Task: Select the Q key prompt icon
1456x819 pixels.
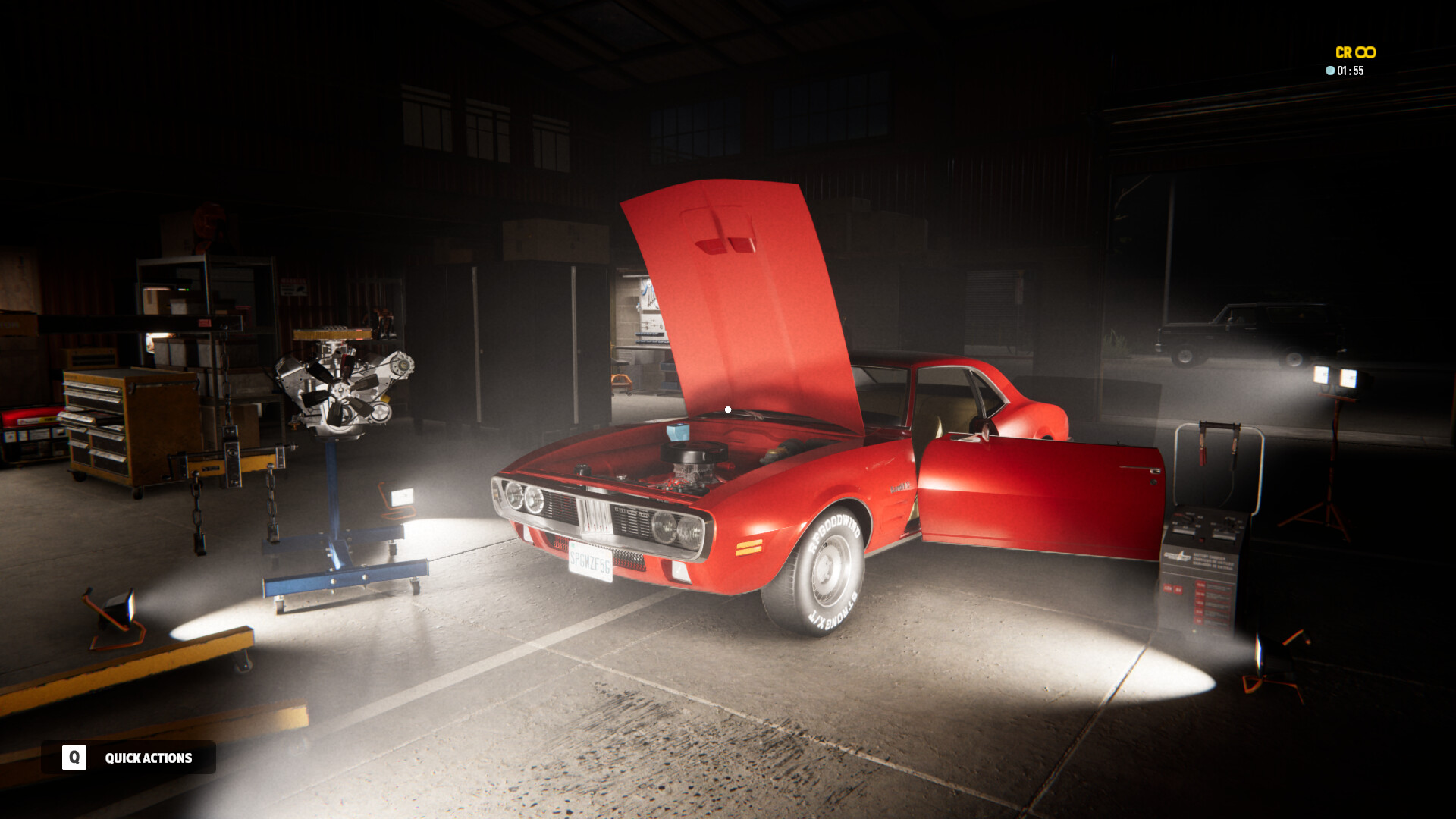Action: pyautogui.click(x=74, y=757)
